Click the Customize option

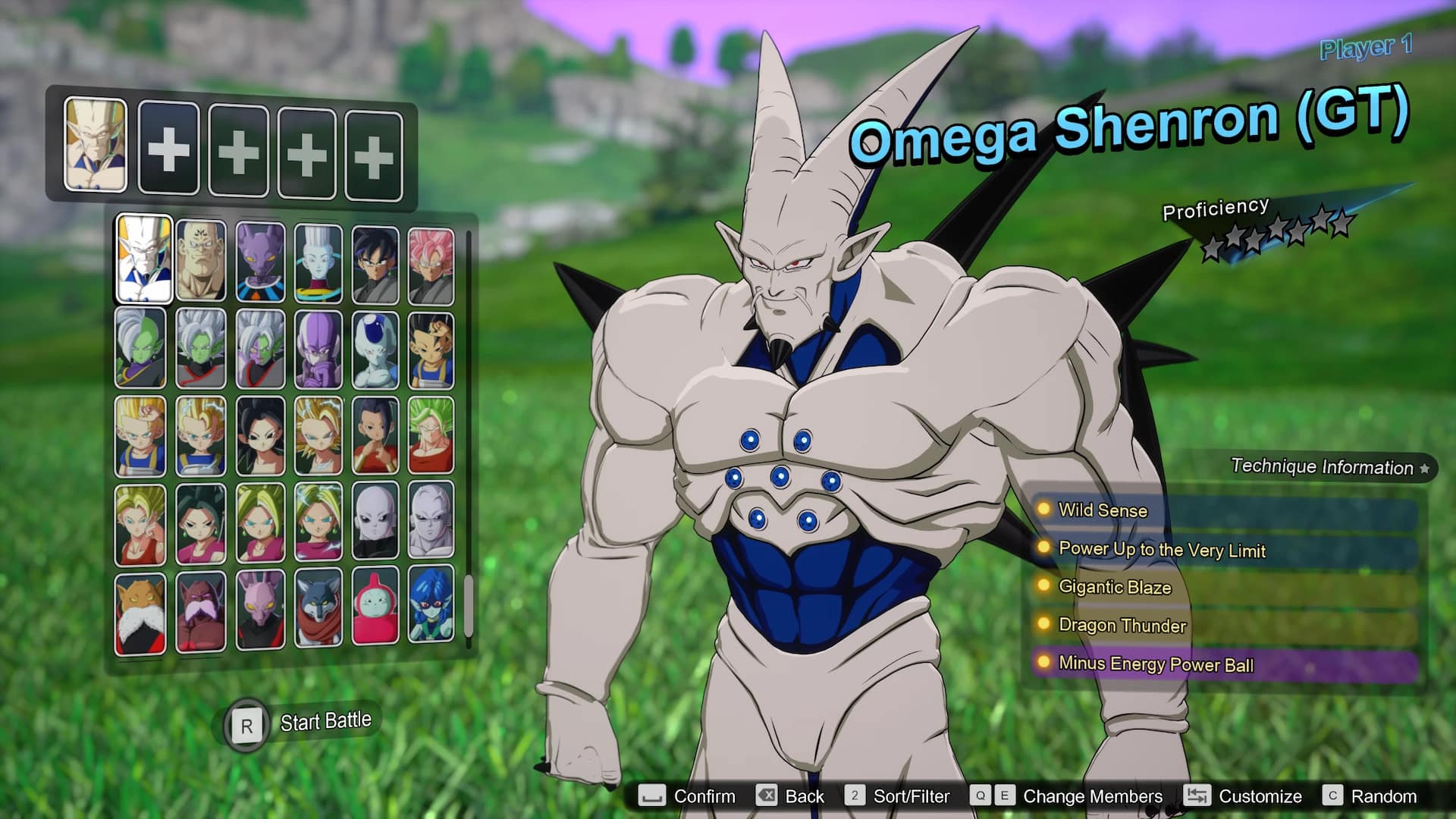(x=1260, y=796)
